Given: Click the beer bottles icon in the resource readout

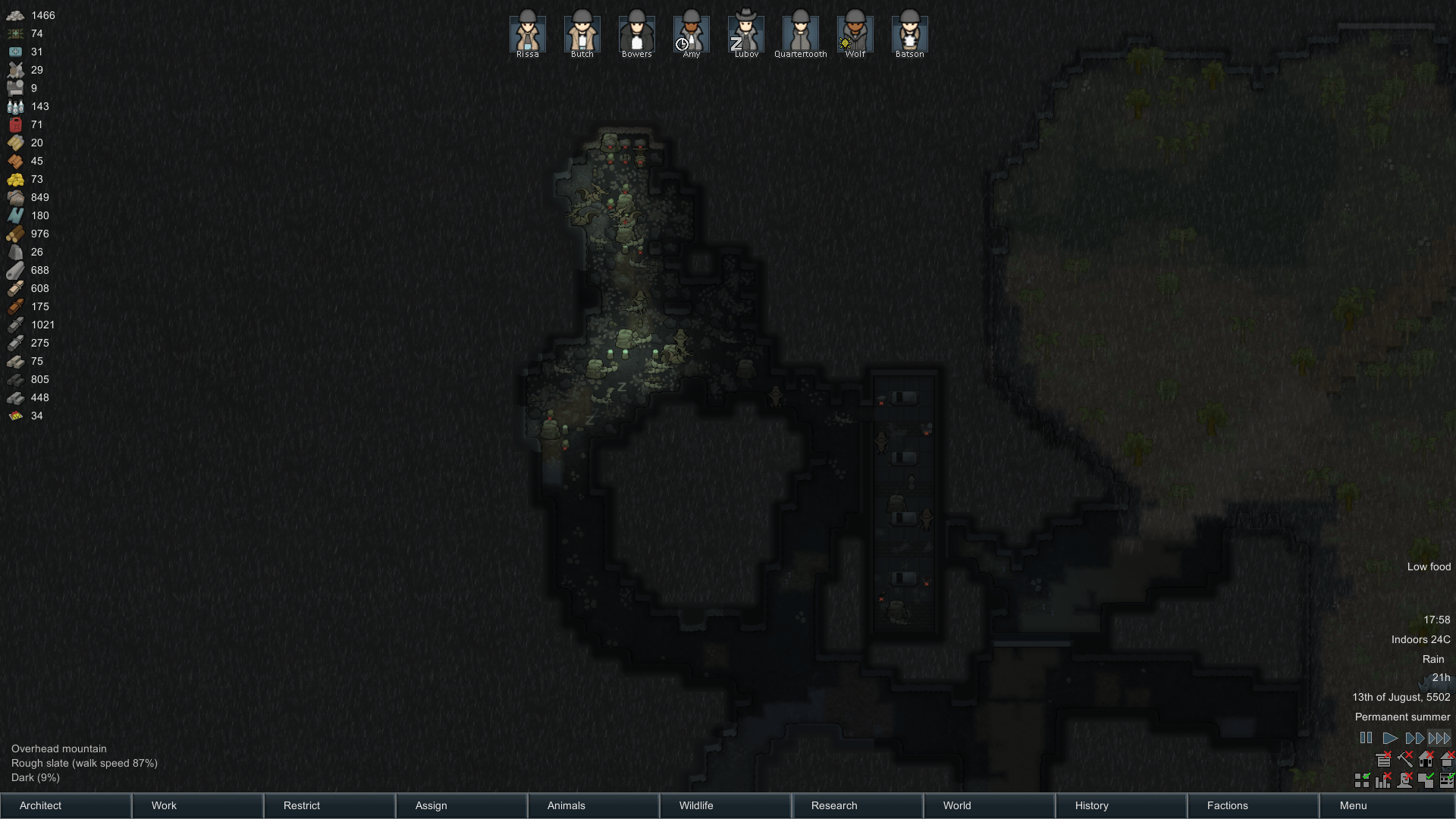Looking at the screenshot, I should (15, 106).
